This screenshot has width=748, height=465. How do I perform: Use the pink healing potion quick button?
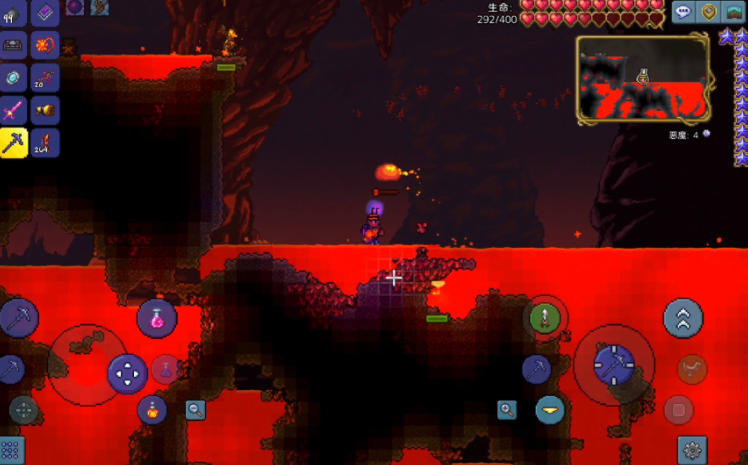click(x=157, y=318)
